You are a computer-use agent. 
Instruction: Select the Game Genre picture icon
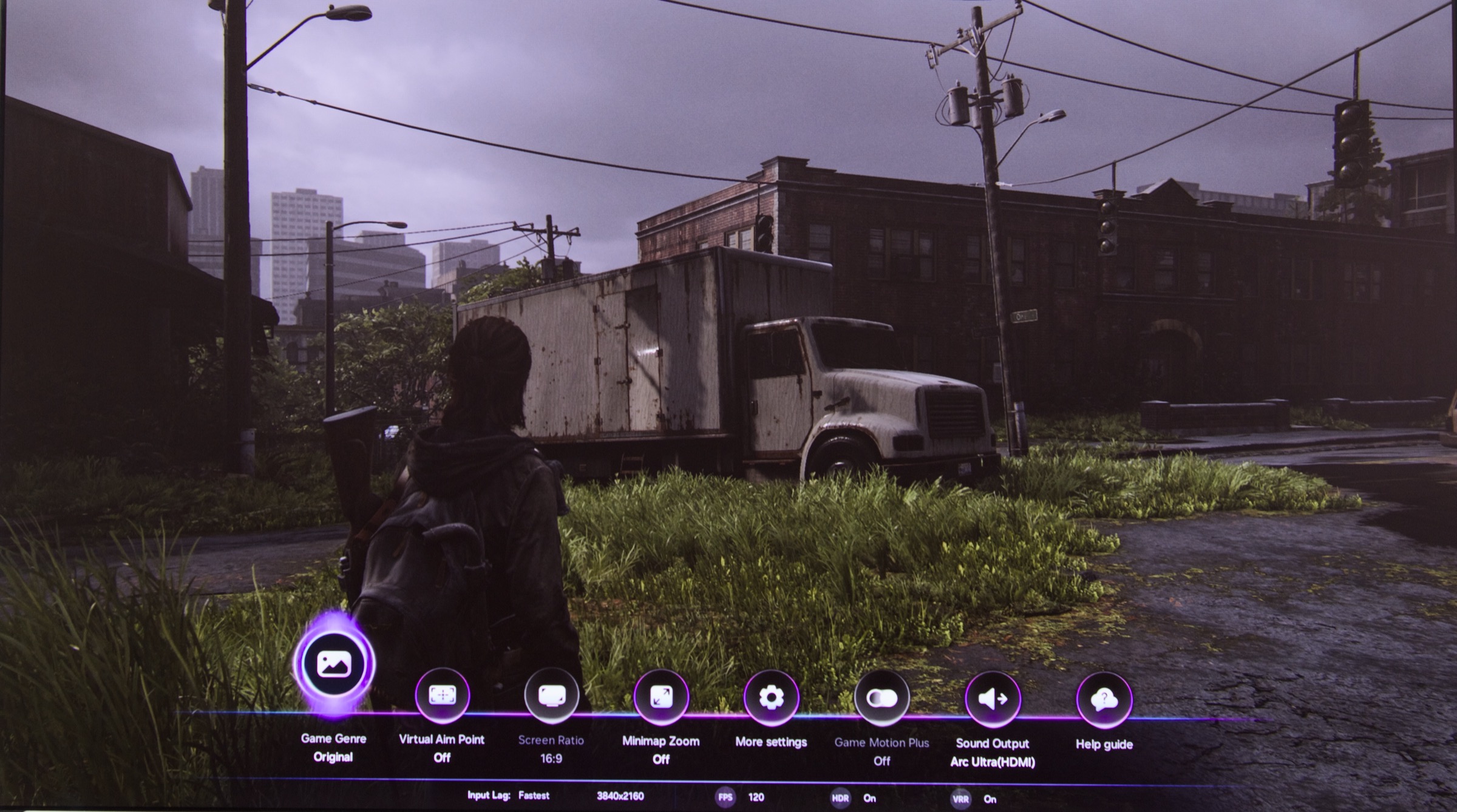point(333,664)
